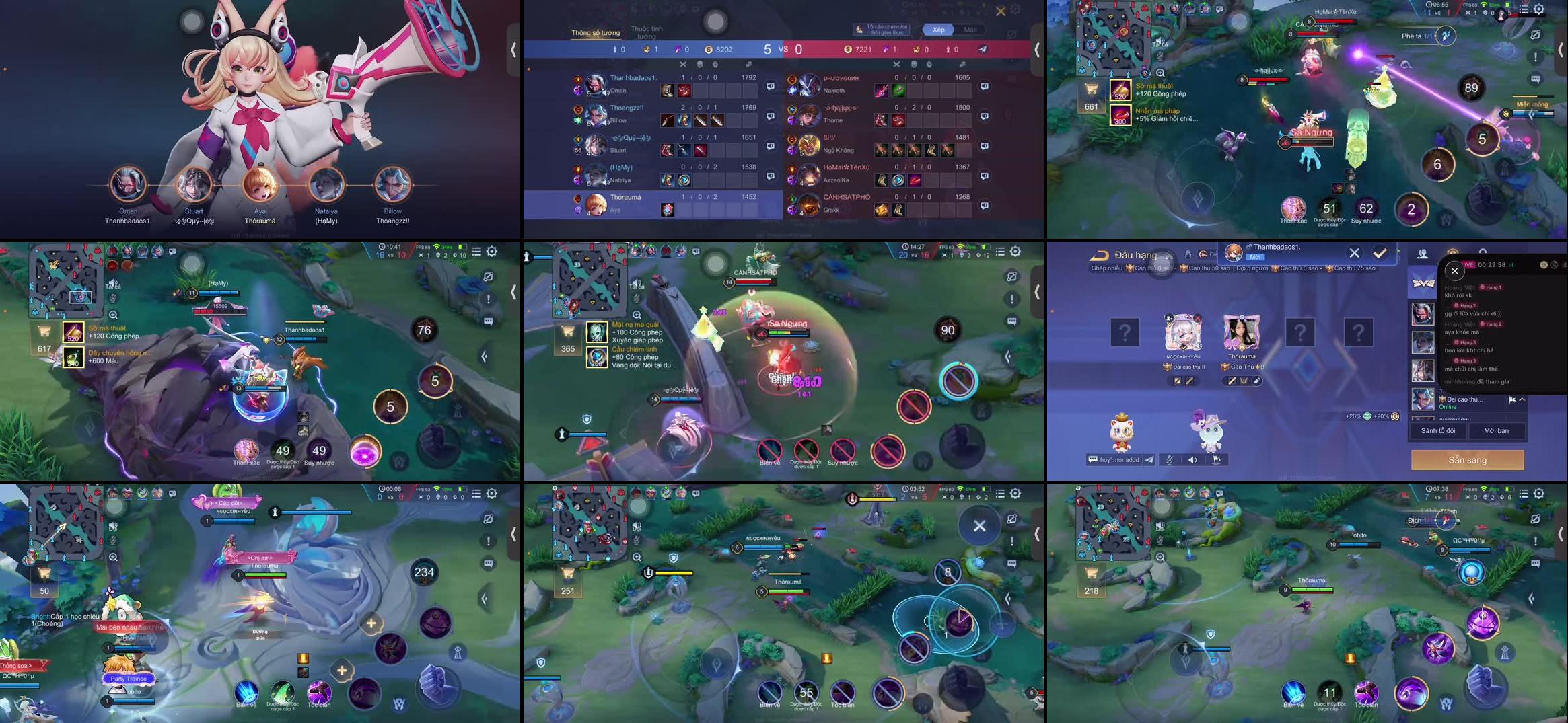Toggle scoreboard view to Mặc

[x=970, y=30]
